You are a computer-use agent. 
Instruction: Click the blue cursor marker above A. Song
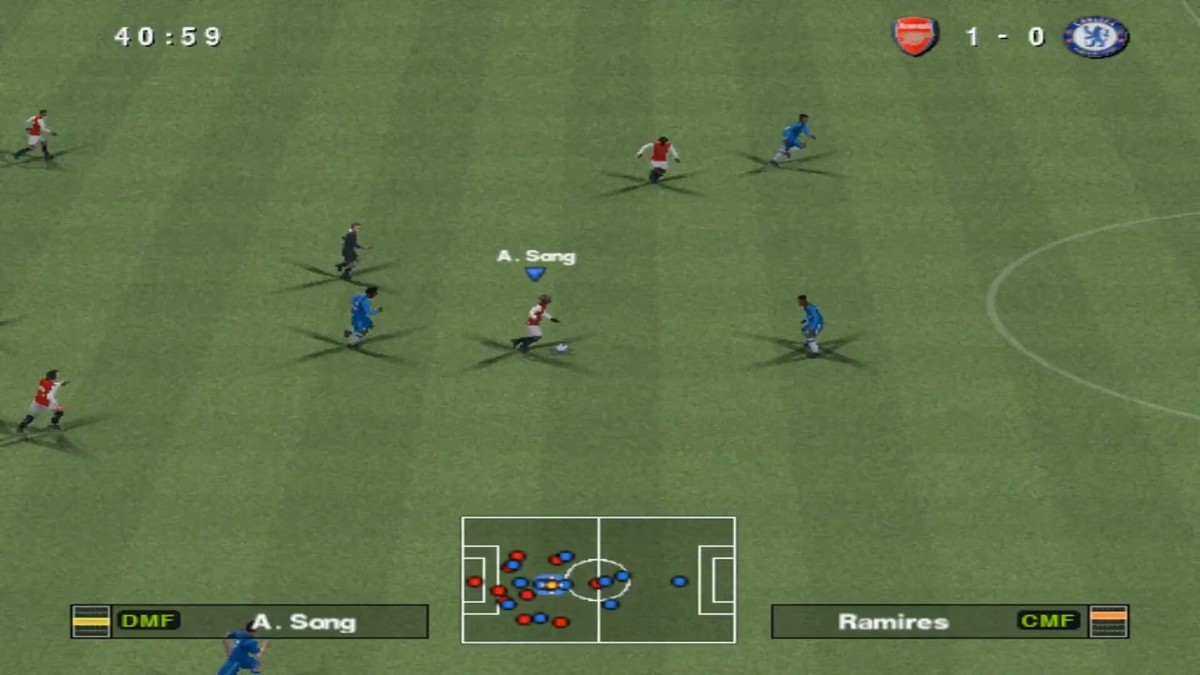pyautogui.click(x=536, y=273)
